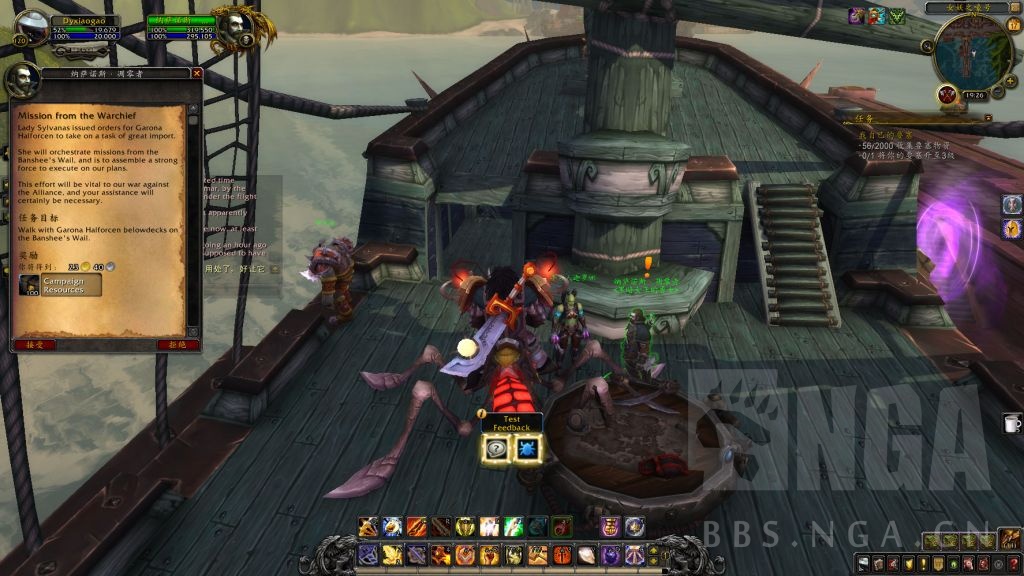Click the target NPC portrait frame
Image resolution: width=1024 pixels, height=576 pixels.
pos(234,27)
